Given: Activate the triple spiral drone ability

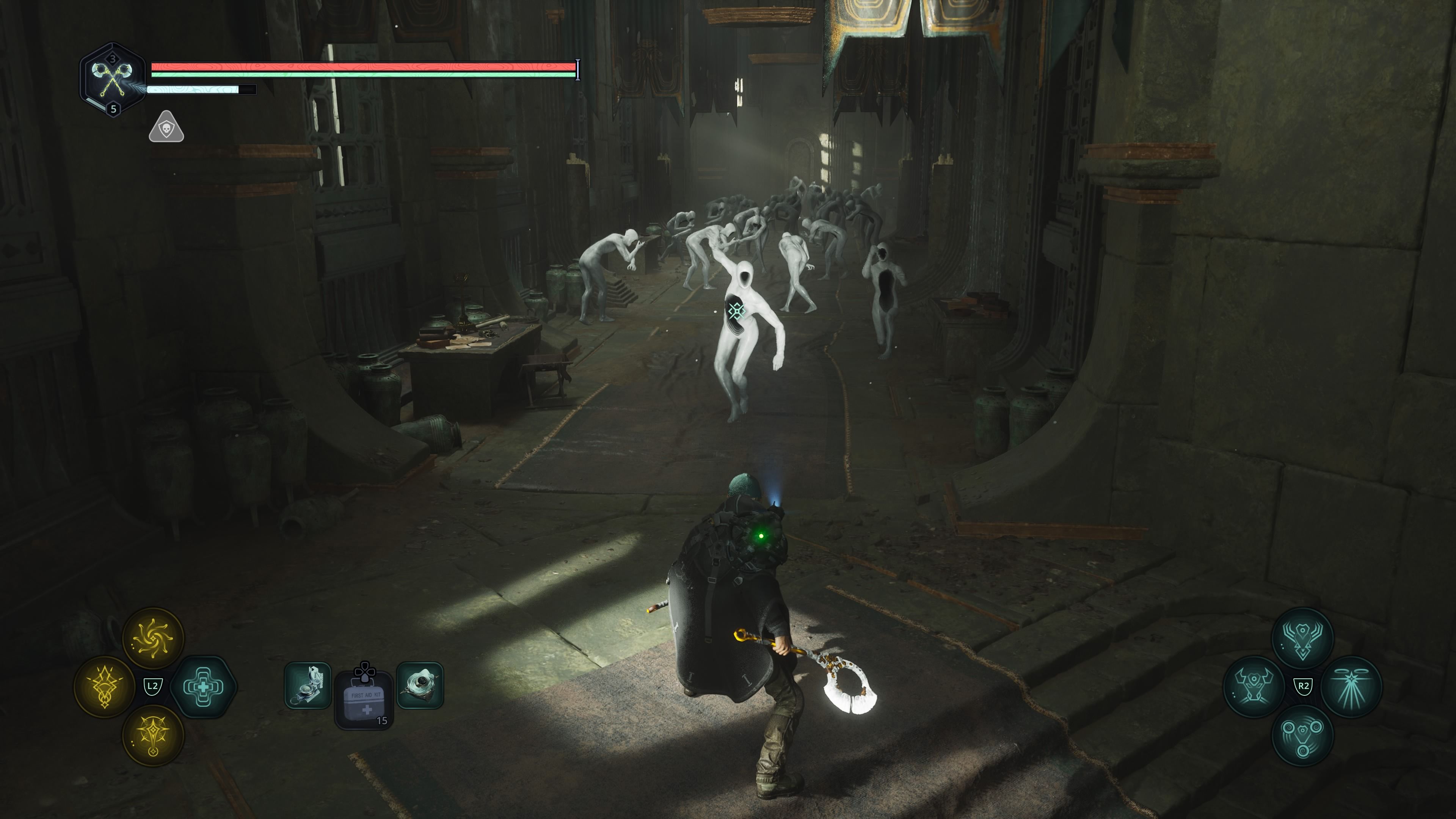Looking at the screenshot, I should pyautogui.click(x=1302, y=735).
